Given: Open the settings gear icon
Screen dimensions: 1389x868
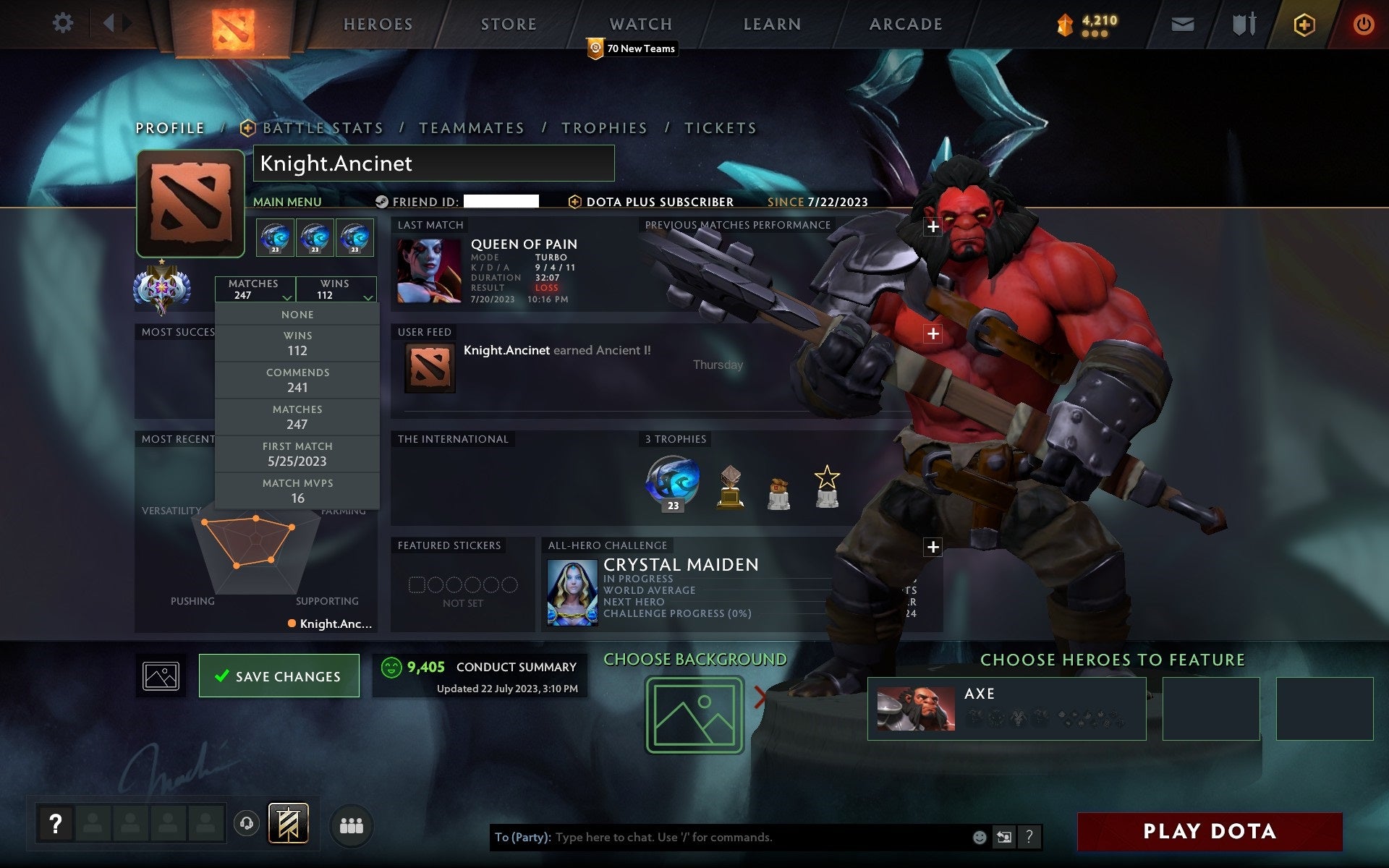Looking at the screenshot, I should coord(63,23).
